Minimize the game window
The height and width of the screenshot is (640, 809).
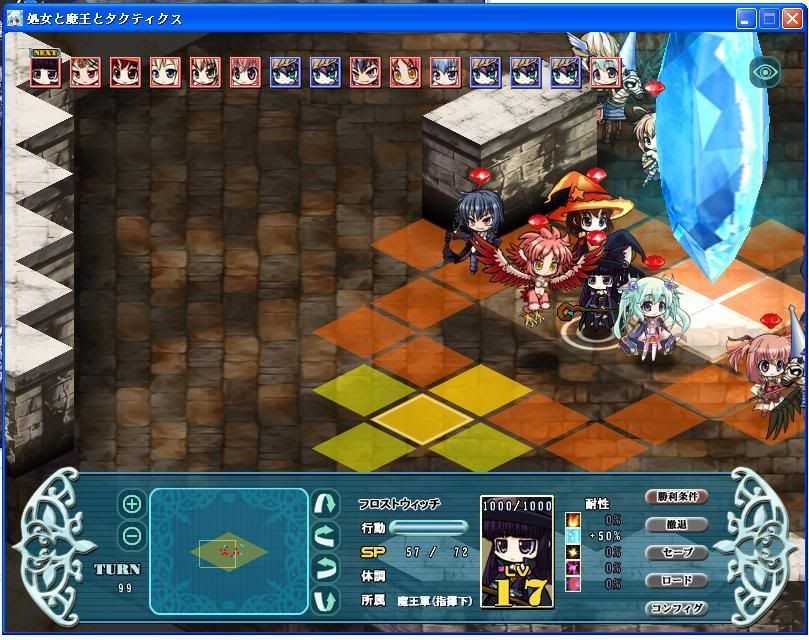[747, 18]
